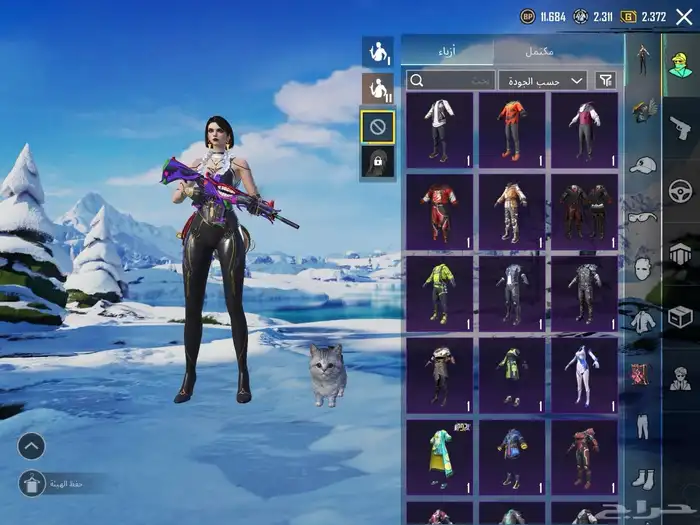Select the red and white armored outfit
Viewport: 700px width, 525px height.
[439, 210]
